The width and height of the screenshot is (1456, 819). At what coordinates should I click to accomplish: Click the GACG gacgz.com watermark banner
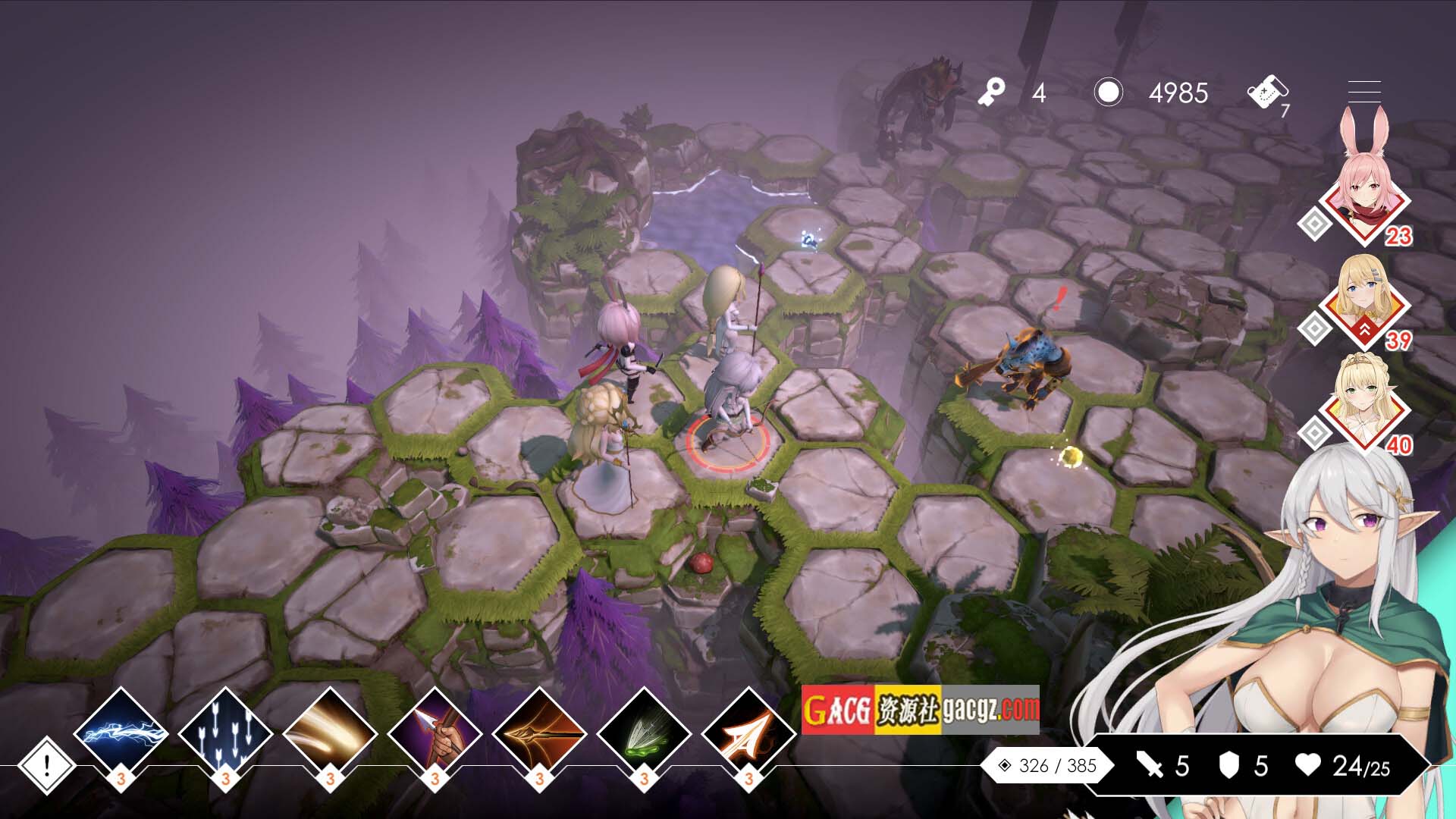click(920, 710)
